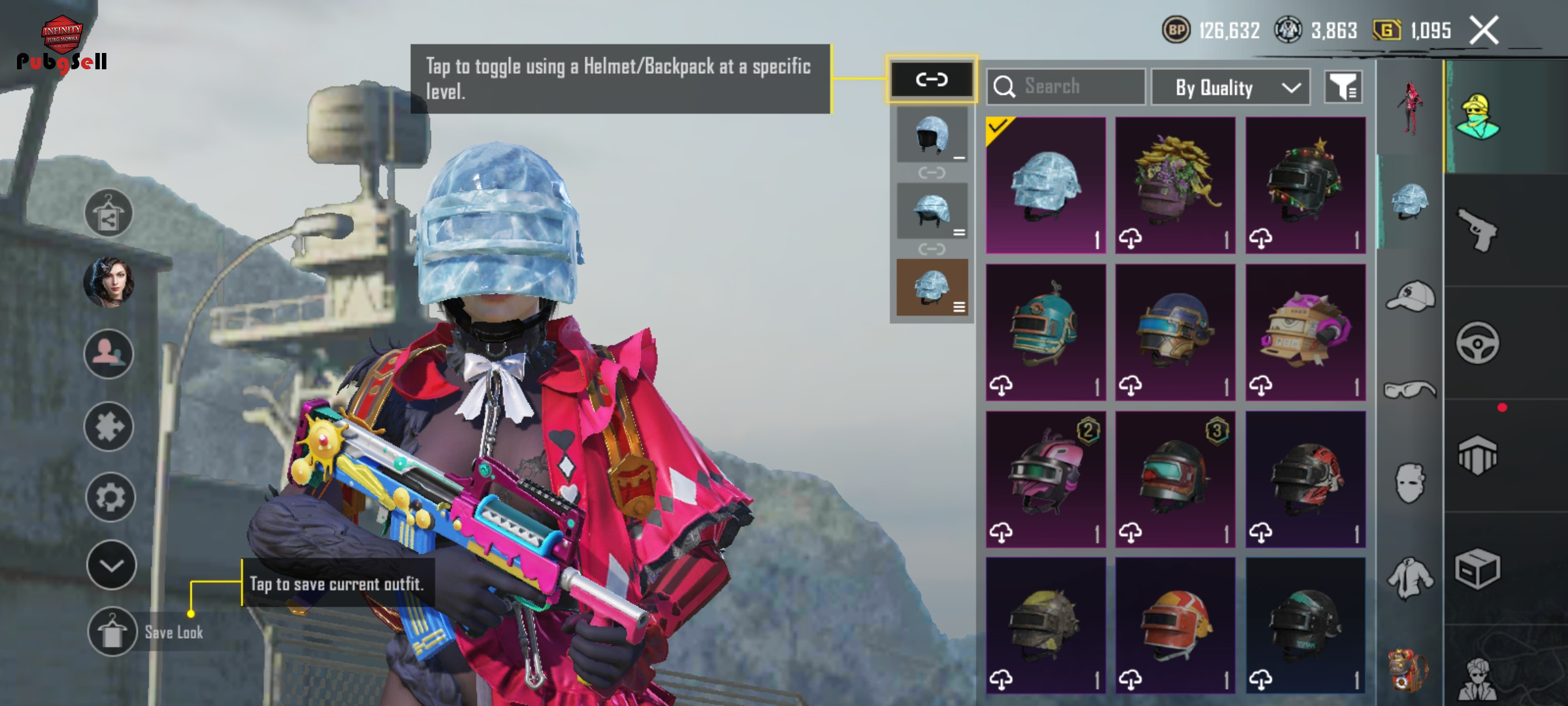The height and width of the screenshot is (706, 1568).
Task: Open the vehicle steering wheel tab
Action: [1478, 343]
